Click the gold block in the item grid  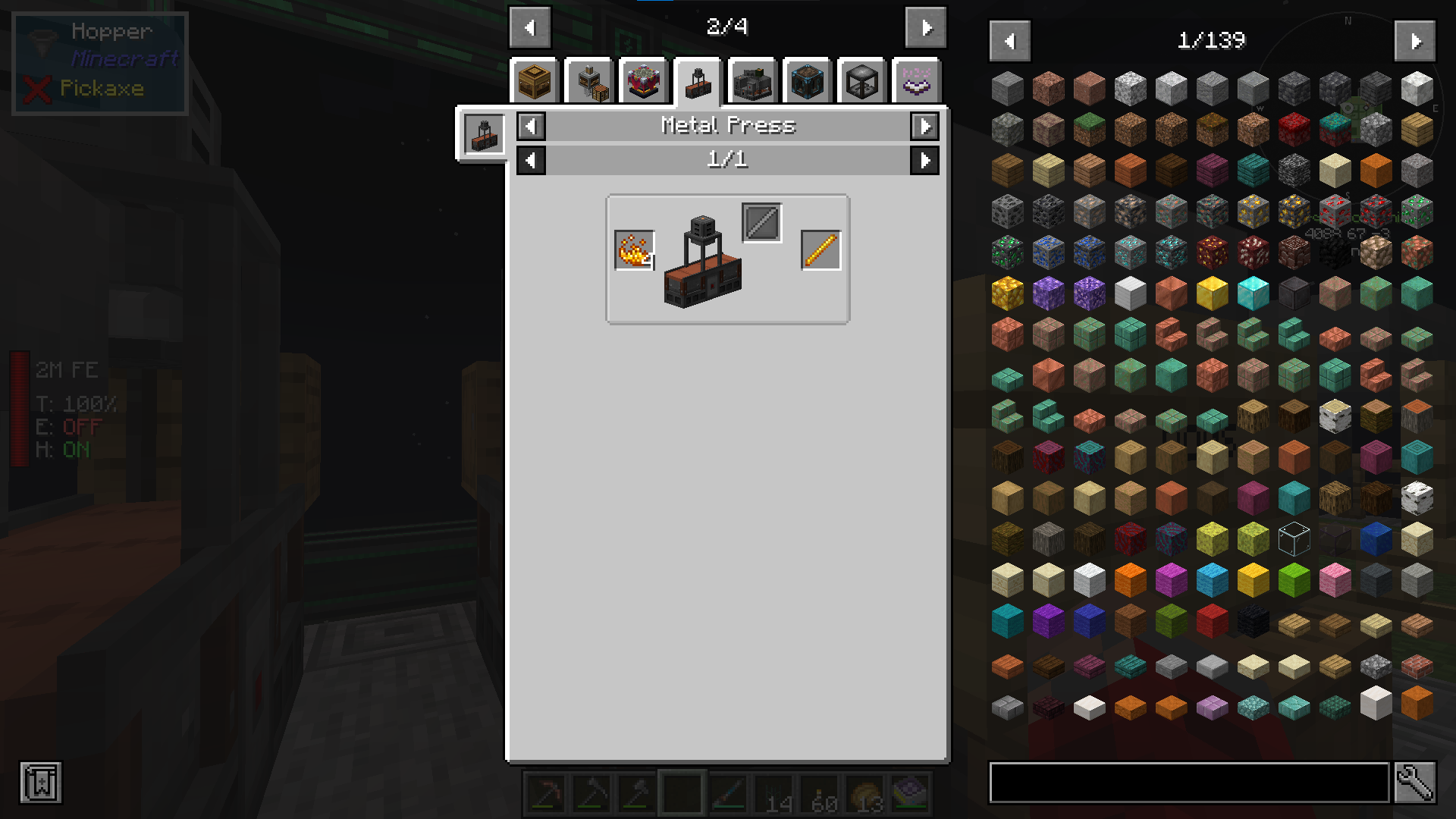click(x=1210, y=294)
